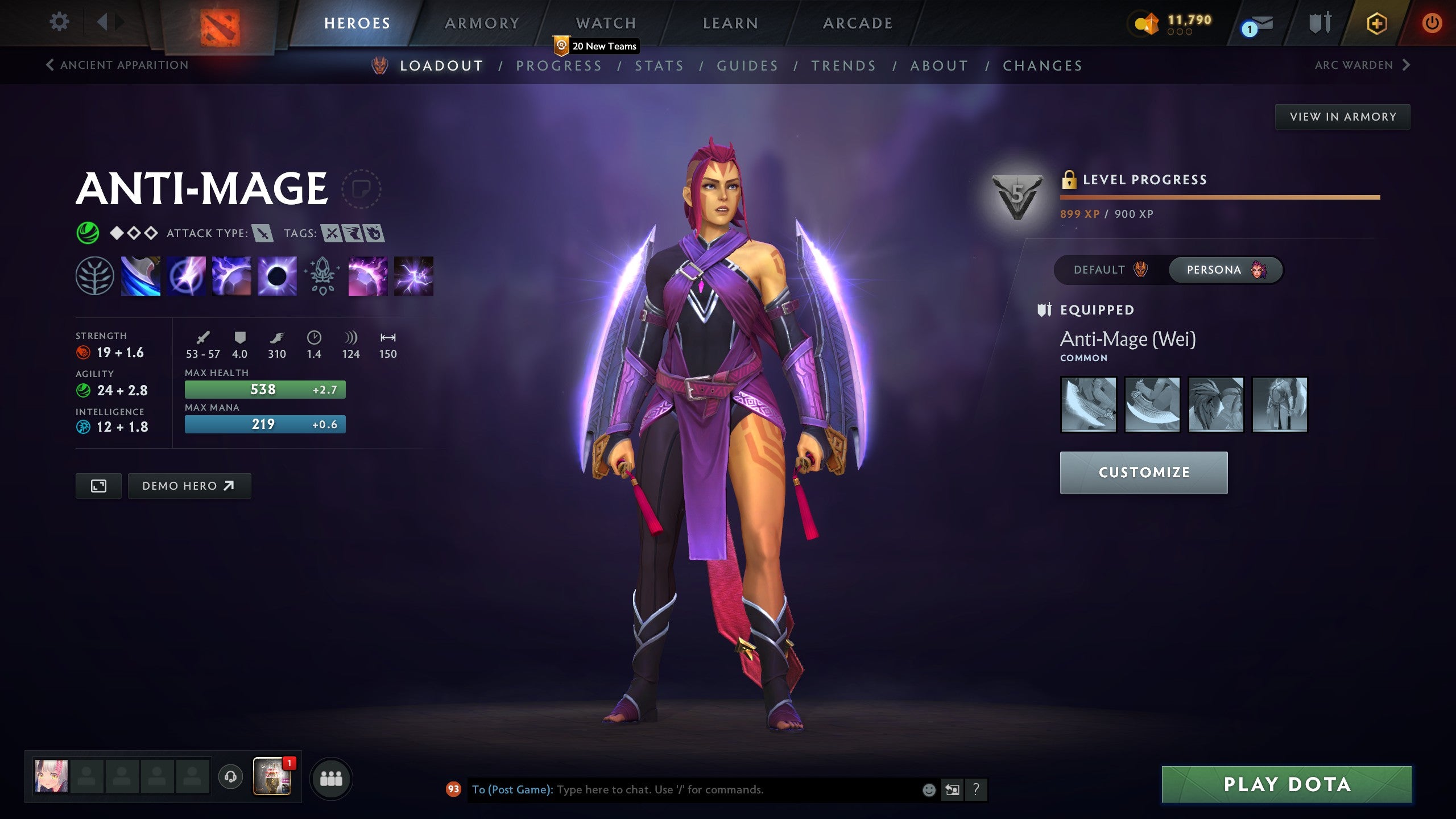
Task: Click VIEW IN ARMORY
Action: tap(1341, 116)
